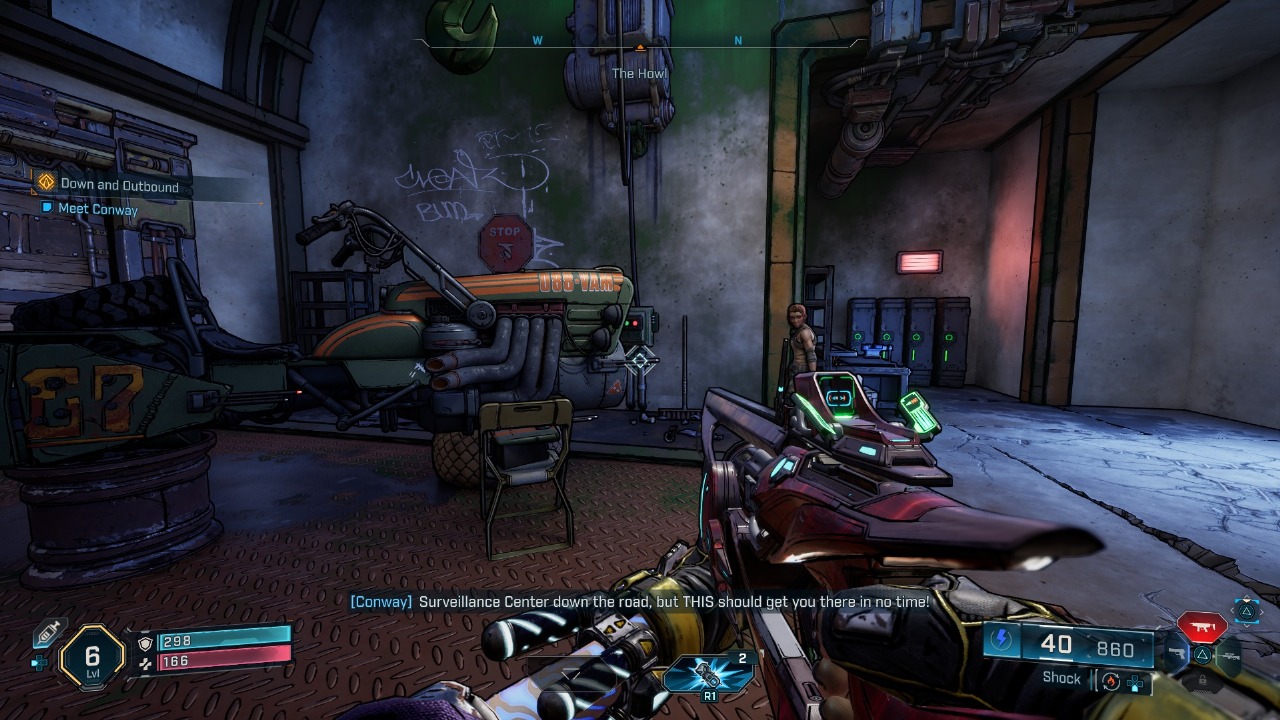1280x720 pixels.
Task: Use the repair kit syringe icon
Action: coord(49,632)
